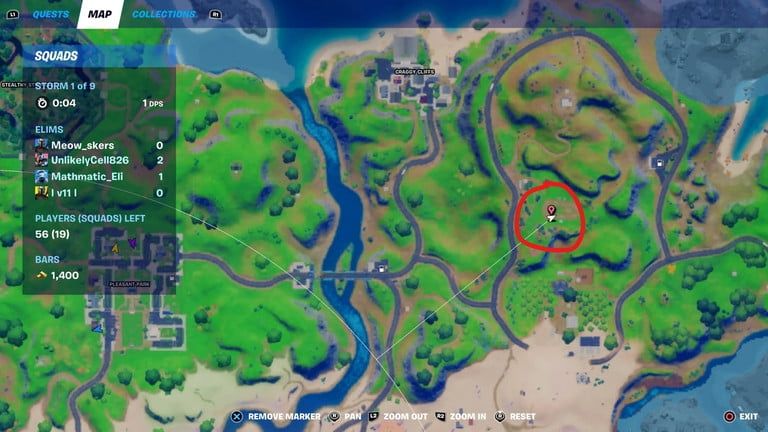Open the Collections tab
Image resolution: width=768 pixels, height=432 pixels.
pyautogui.click(x=164, y=14)
